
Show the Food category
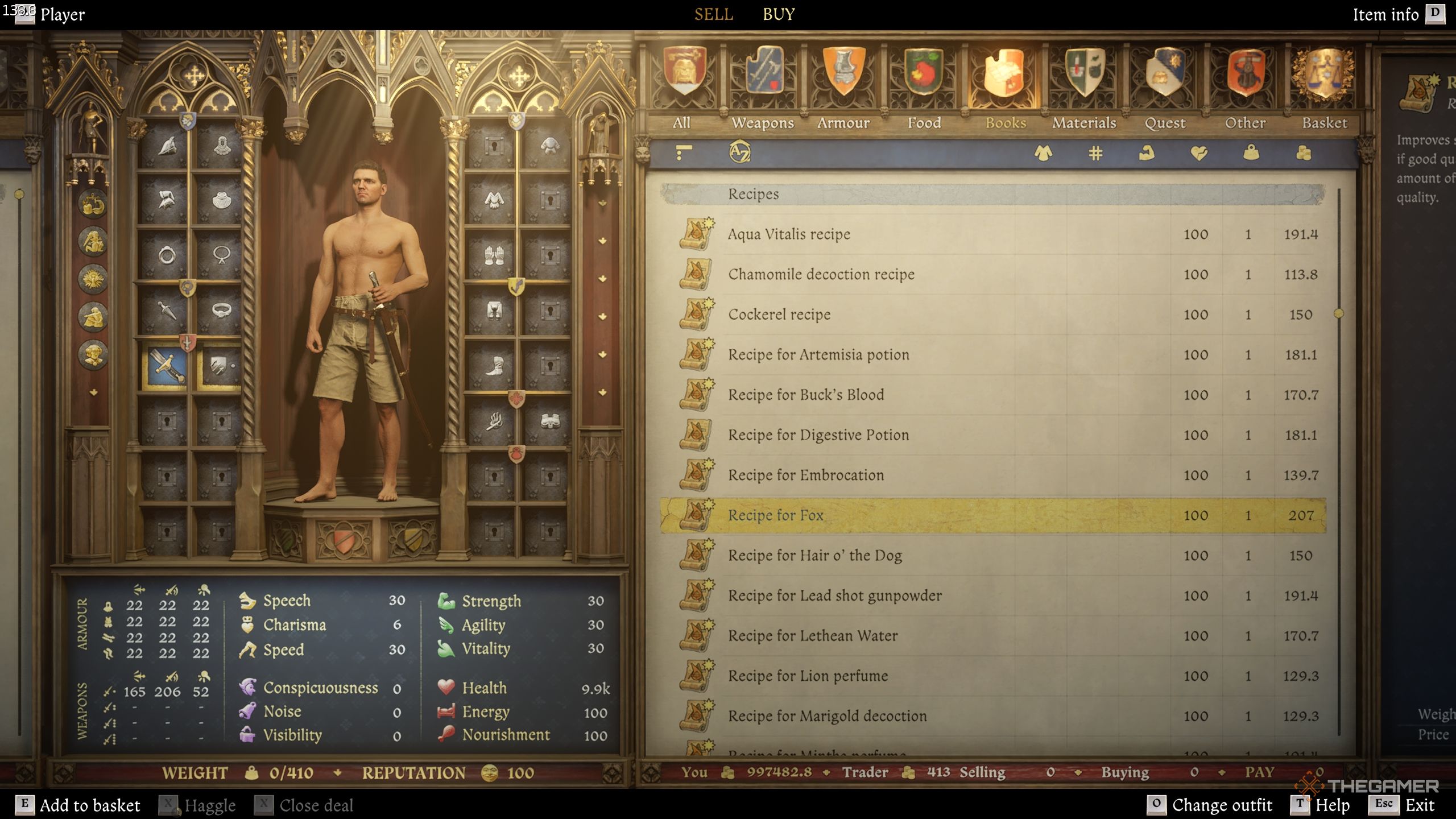(924, 85)
